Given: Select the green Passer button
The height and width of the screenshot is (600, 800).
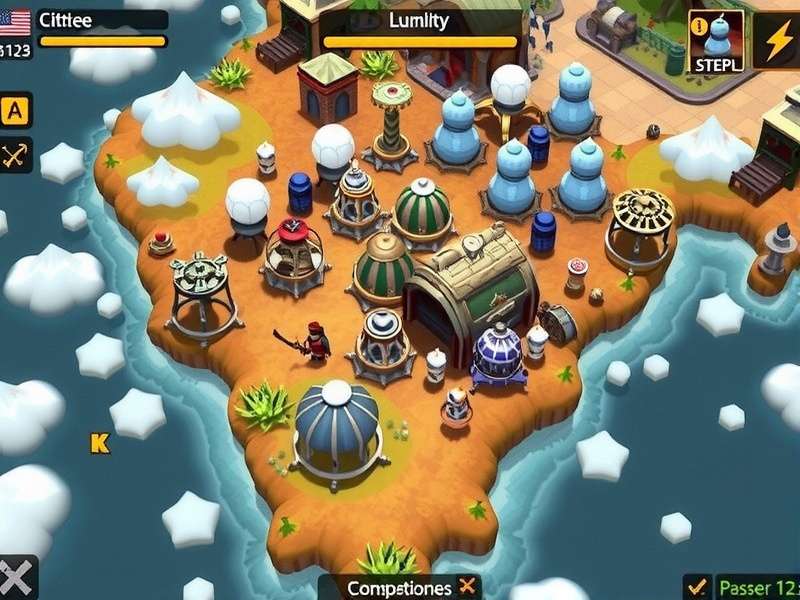Looking at the screenshot, I should (758, 587).
